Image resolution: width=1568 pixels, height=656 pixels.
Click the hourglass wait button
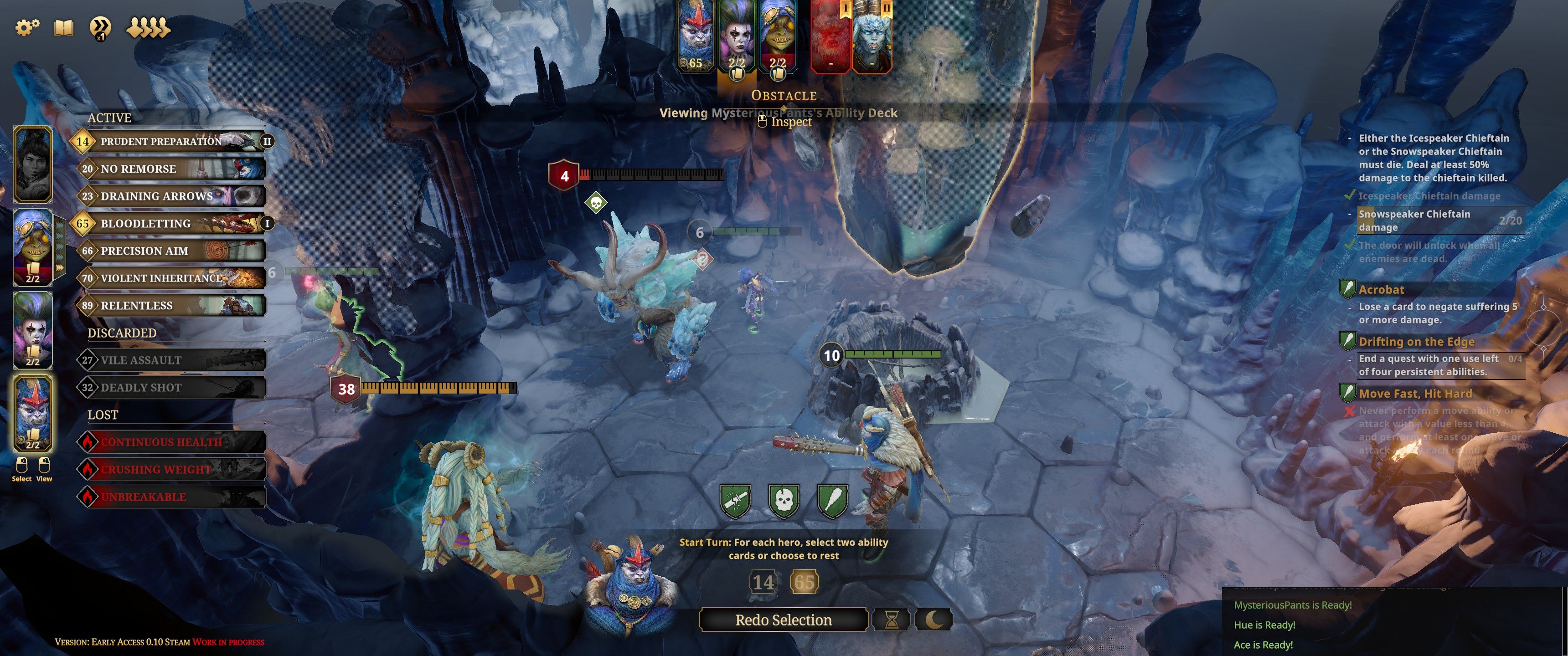tap(891, 620)
